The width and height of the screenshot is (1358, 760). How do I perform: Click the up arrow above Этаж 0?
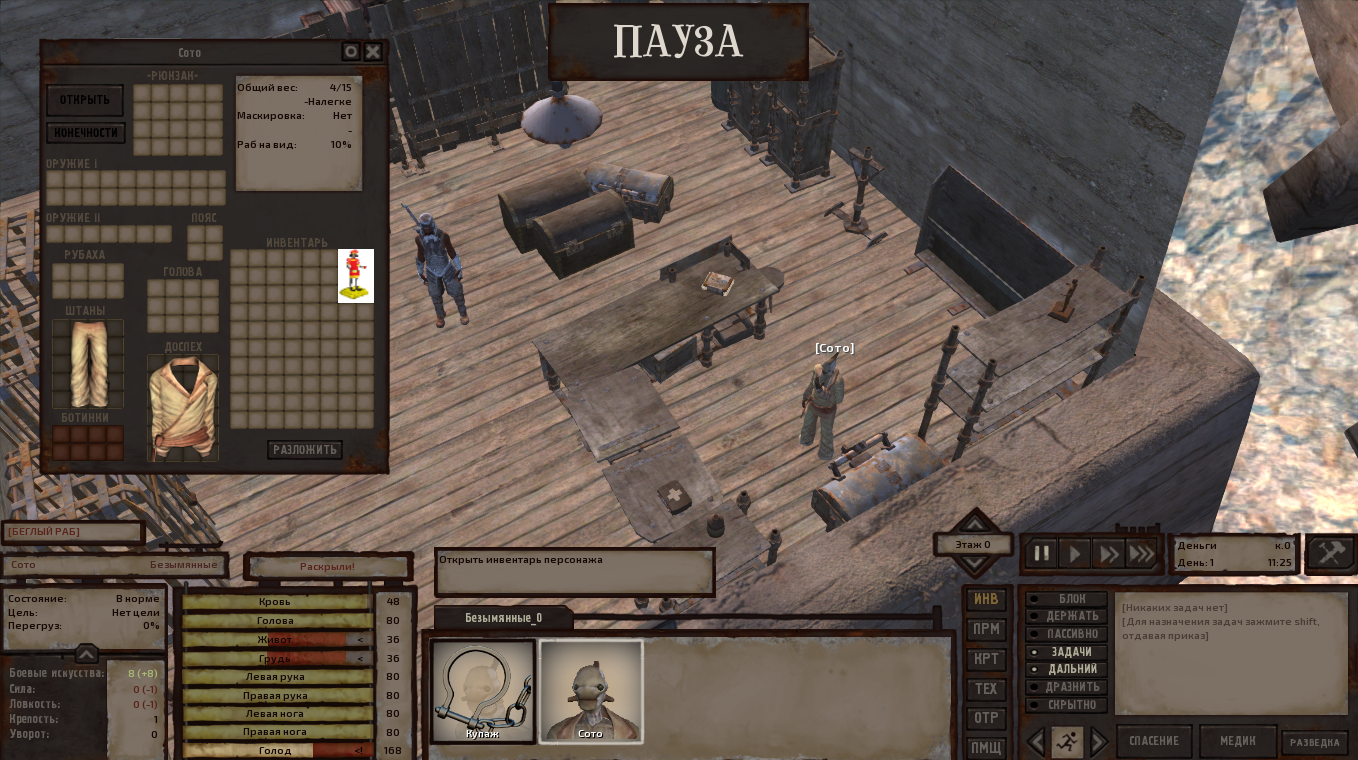click(x=973, y=524)
